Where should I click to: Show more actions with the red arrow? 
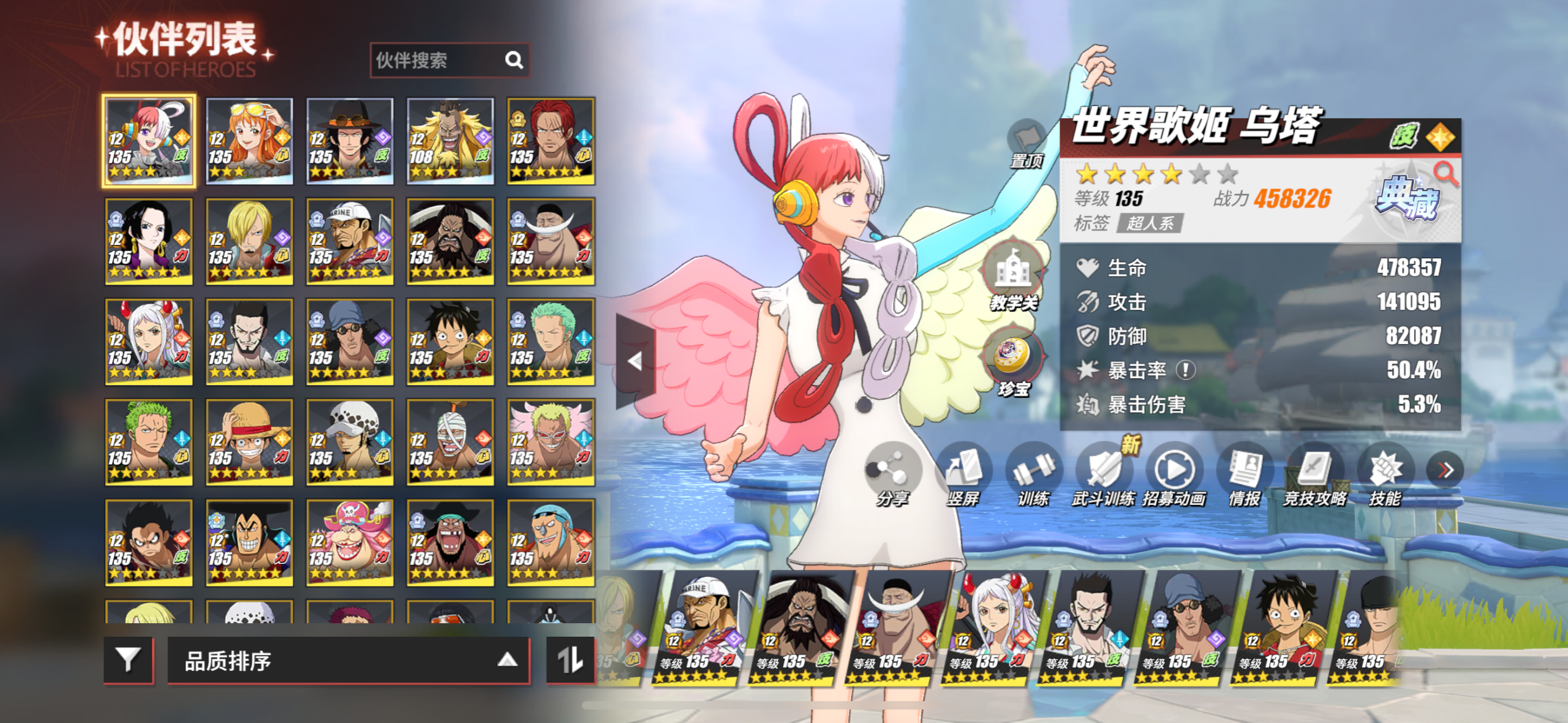pyautogui.click(x=1445, y=470)
